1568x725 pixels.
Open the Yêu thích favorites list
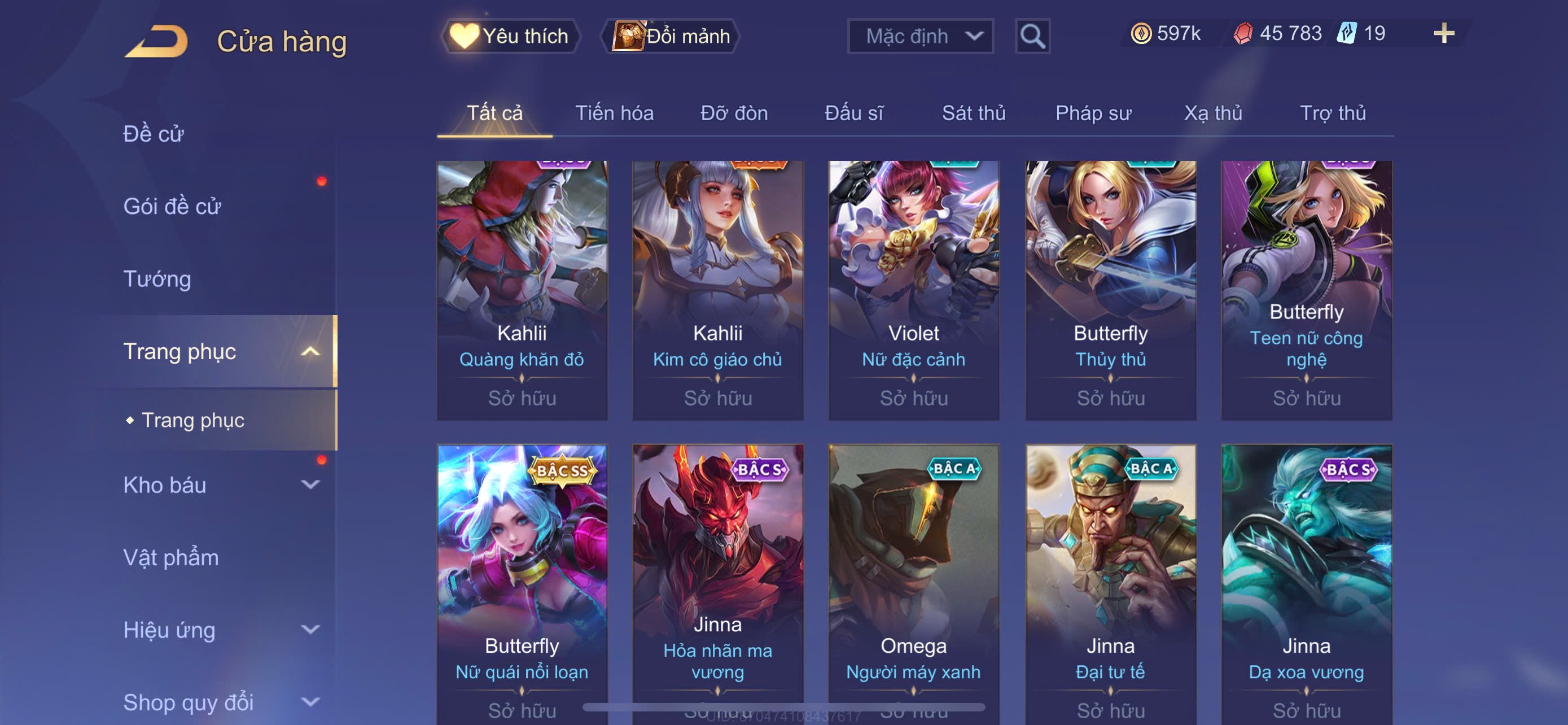[x=510, y=37]
